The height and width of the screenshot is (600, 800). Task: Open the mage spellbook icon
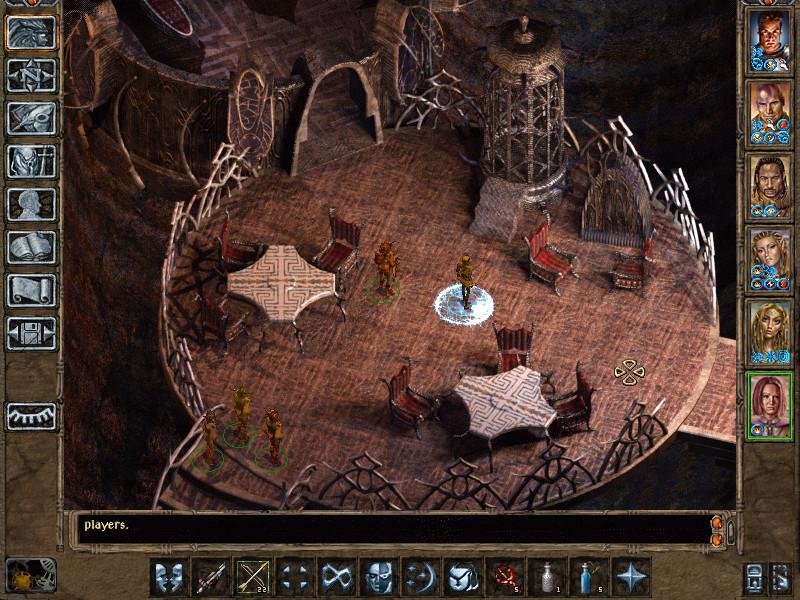[31, 247]
